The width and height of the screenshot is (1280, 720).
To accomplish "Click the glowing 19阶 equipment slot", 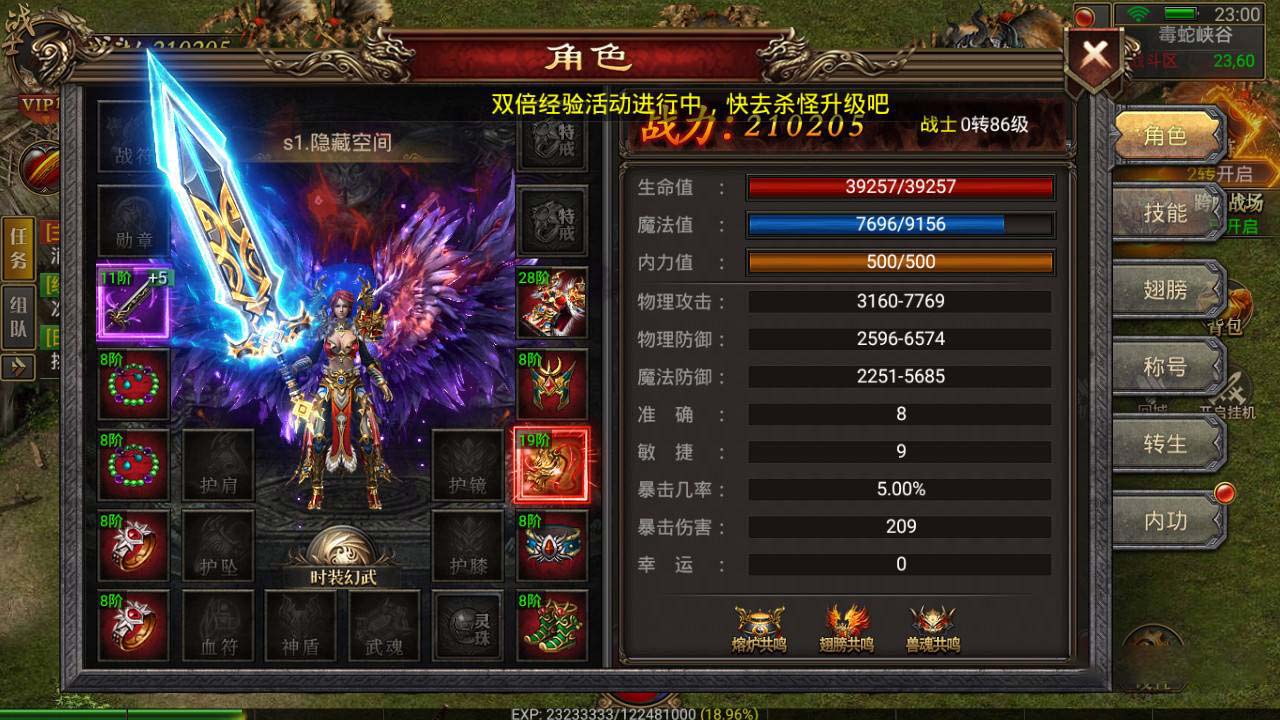I will 552,465.
